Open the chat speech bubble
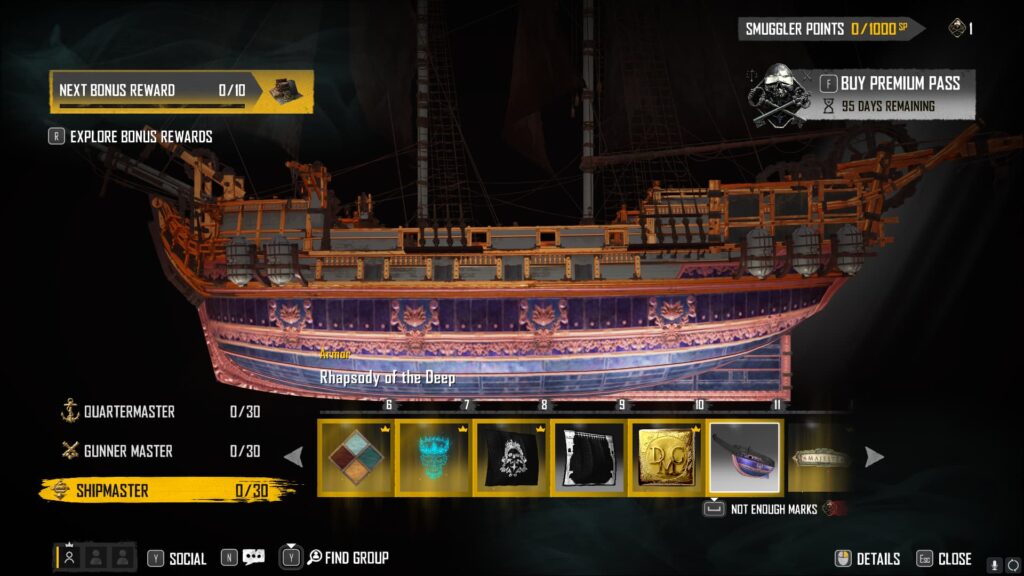Image resolution: width=1024 pixels, height=576 pixels. click(253, 558)
